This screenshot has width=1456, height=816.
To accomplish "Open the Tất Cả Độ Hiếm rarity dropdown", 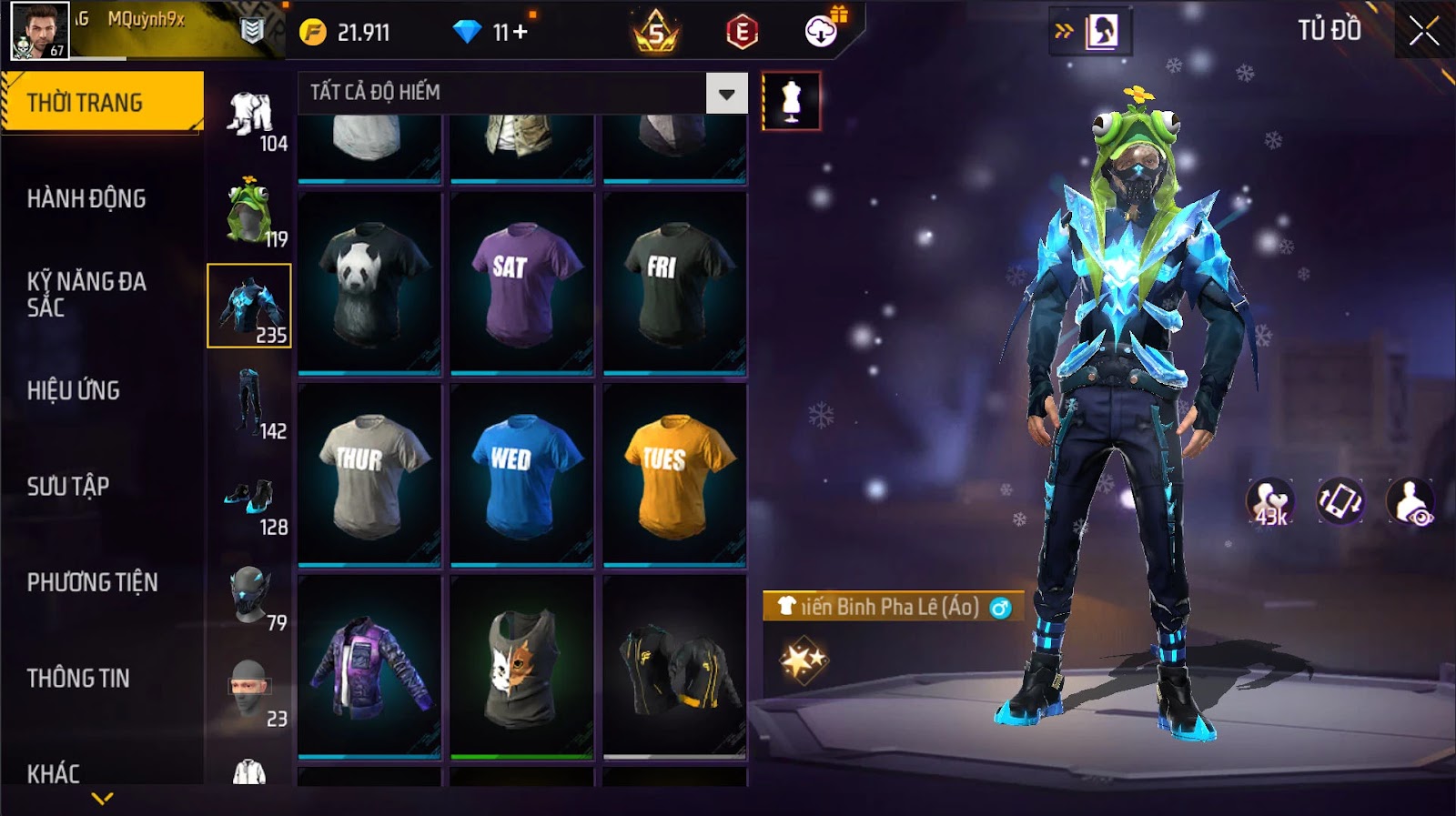I will point(726,94).
